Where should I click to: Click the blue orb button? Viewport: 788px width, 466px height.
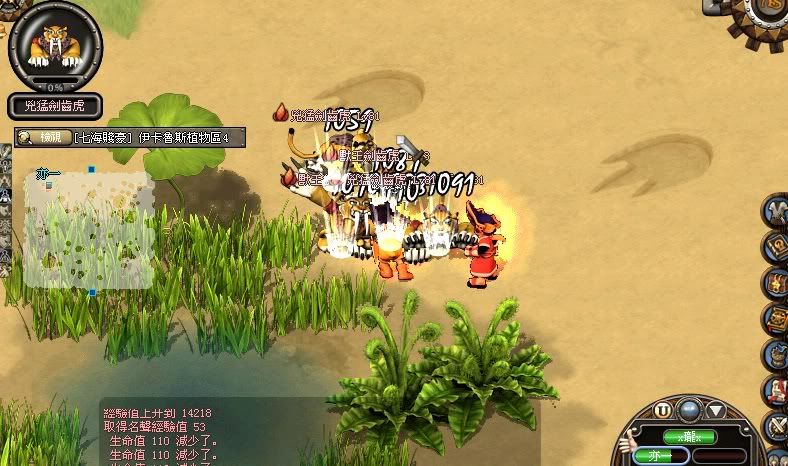(689, 409)
